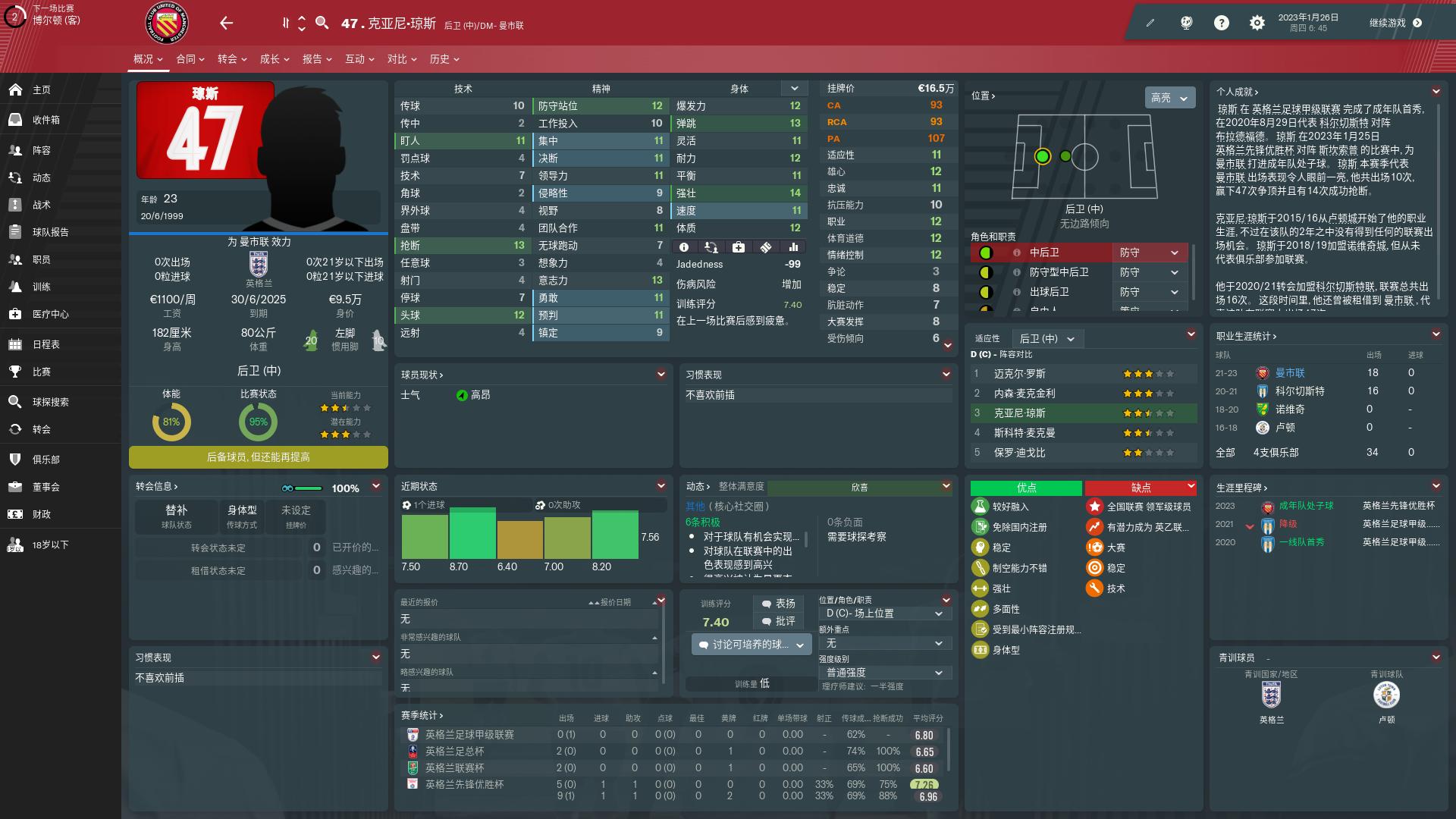The image size is (1456, 819).
Task: Click the 继续游戏 continue button
Action: (x=1392, y=22)
